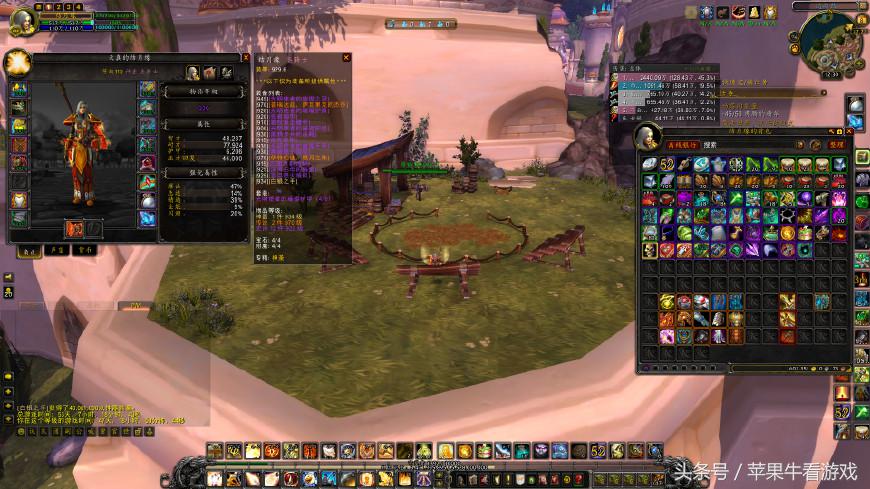
Task: Click the player portrait frame
Action: tap(22, 20)
